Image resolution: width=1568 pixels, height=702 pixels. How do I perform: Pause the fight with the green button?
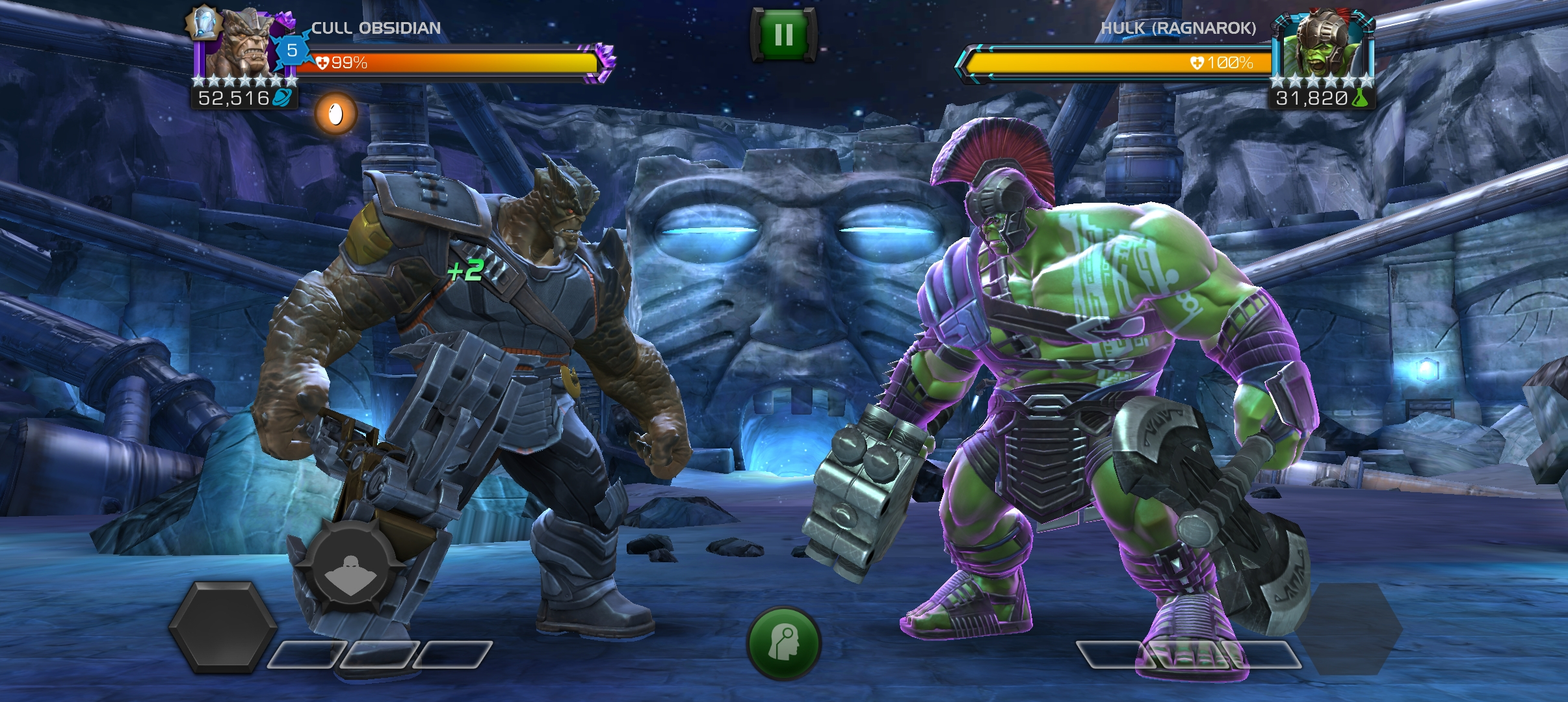pyautogui.click(x=783, y=35)
